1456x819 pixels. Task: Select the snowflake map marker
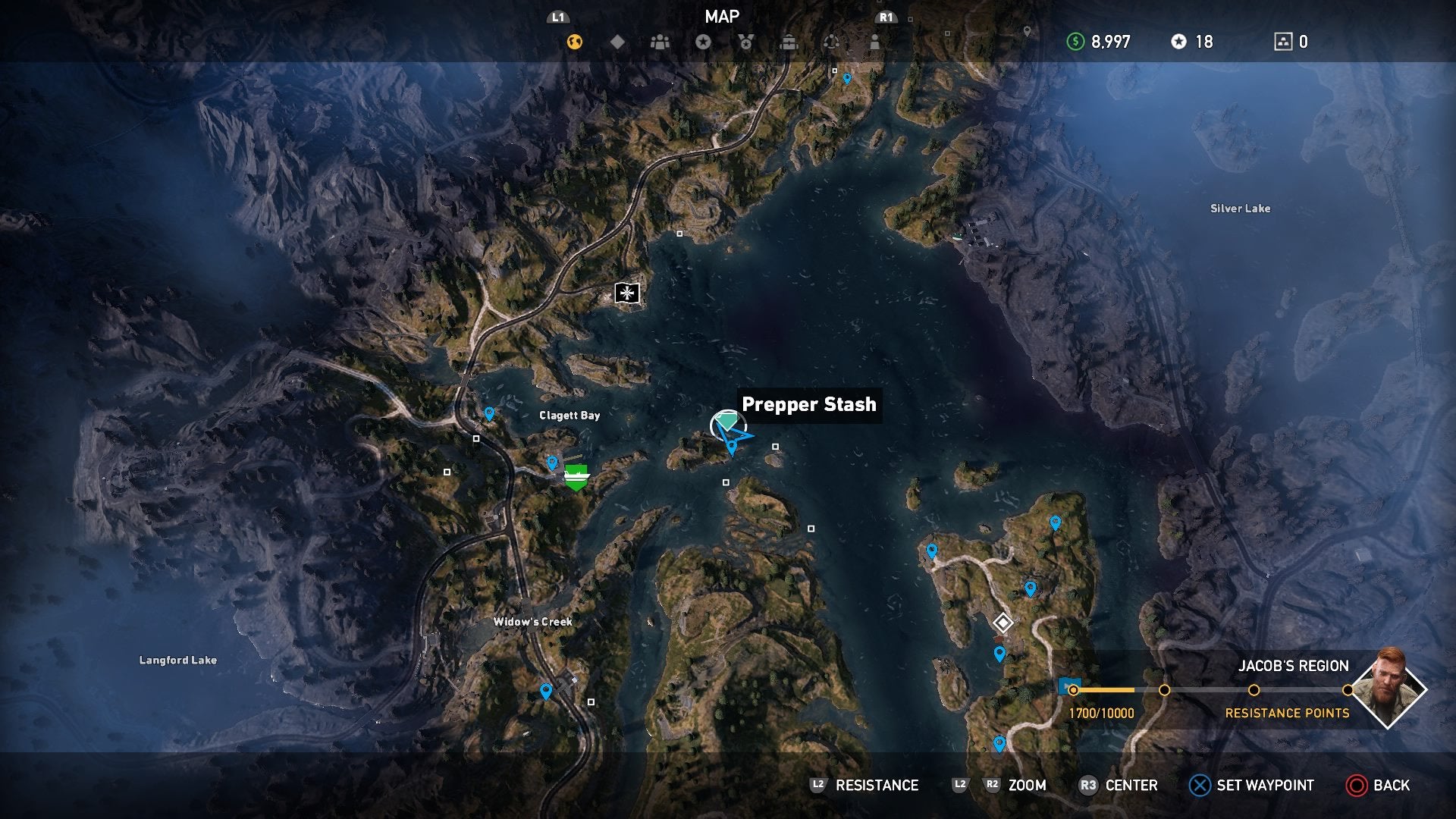626,294
